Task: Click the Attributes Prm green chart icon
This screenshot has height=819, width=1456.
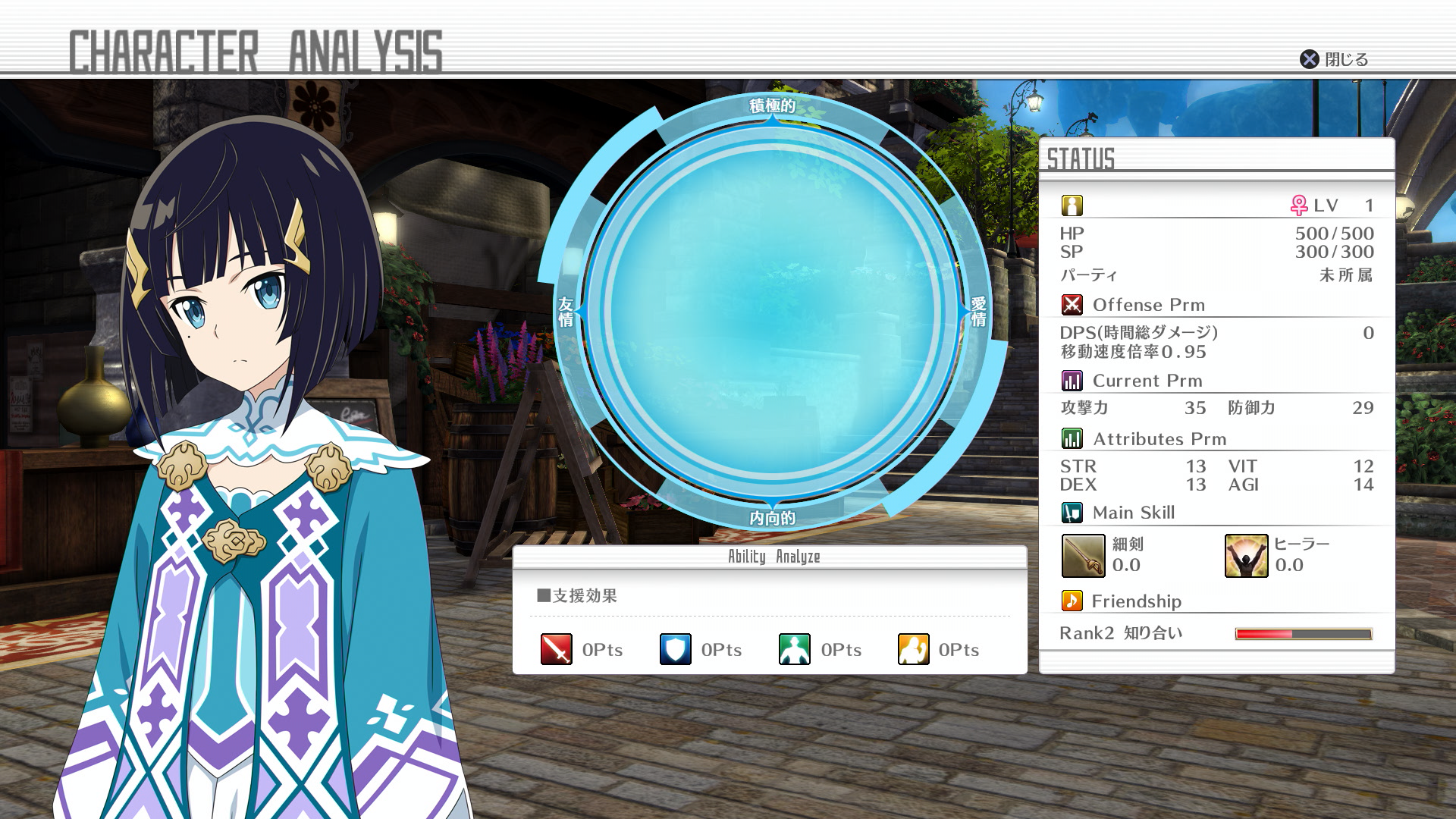Action: (1072, 438)
